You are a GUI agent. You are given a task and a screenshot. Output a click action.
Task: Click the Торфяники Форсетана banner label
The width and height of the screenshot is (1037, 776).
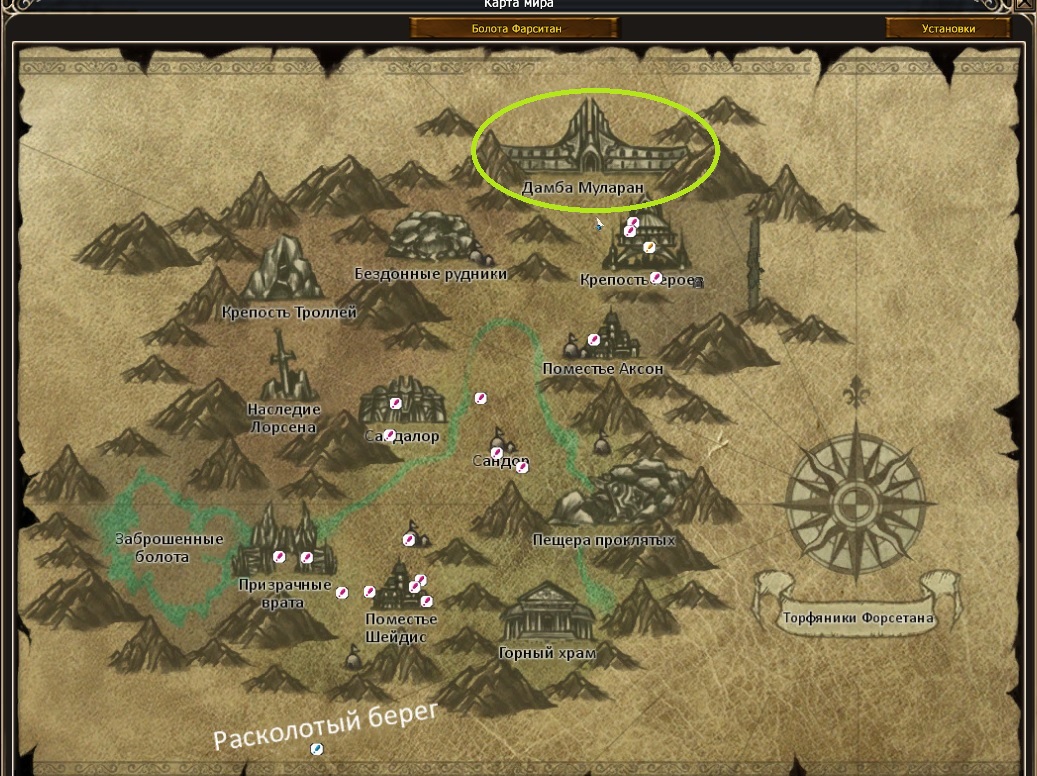[856, 618]
